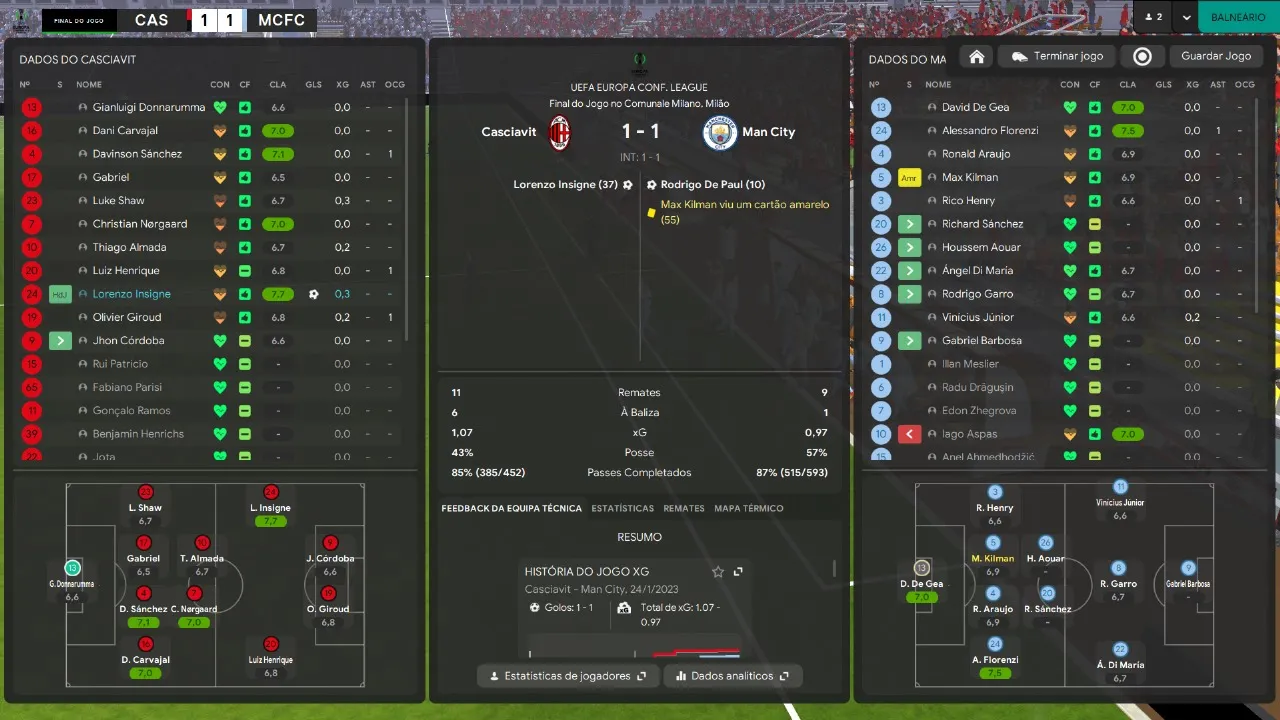The width and height of the screenshot is (1280, 720).
Task: Select Olivier Giroud's player row
Action: pyautogui.click(x=127, y=317)
